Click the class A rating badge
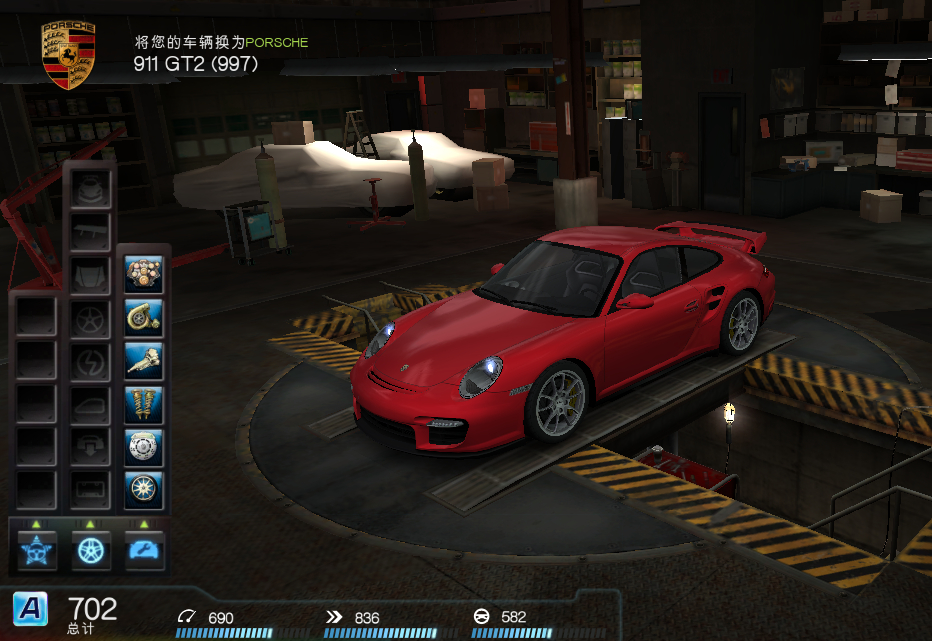The height and width of the screenshot is (641, 932). [30, 607]
